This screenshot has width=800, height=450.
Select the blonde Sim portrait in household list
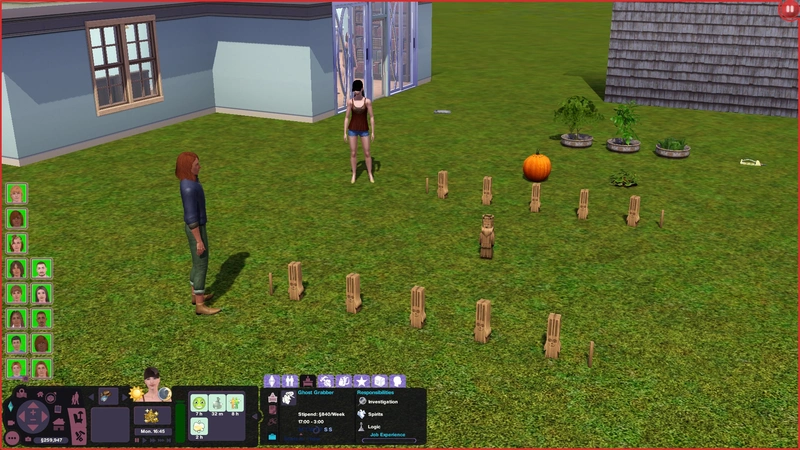[16, 193]
